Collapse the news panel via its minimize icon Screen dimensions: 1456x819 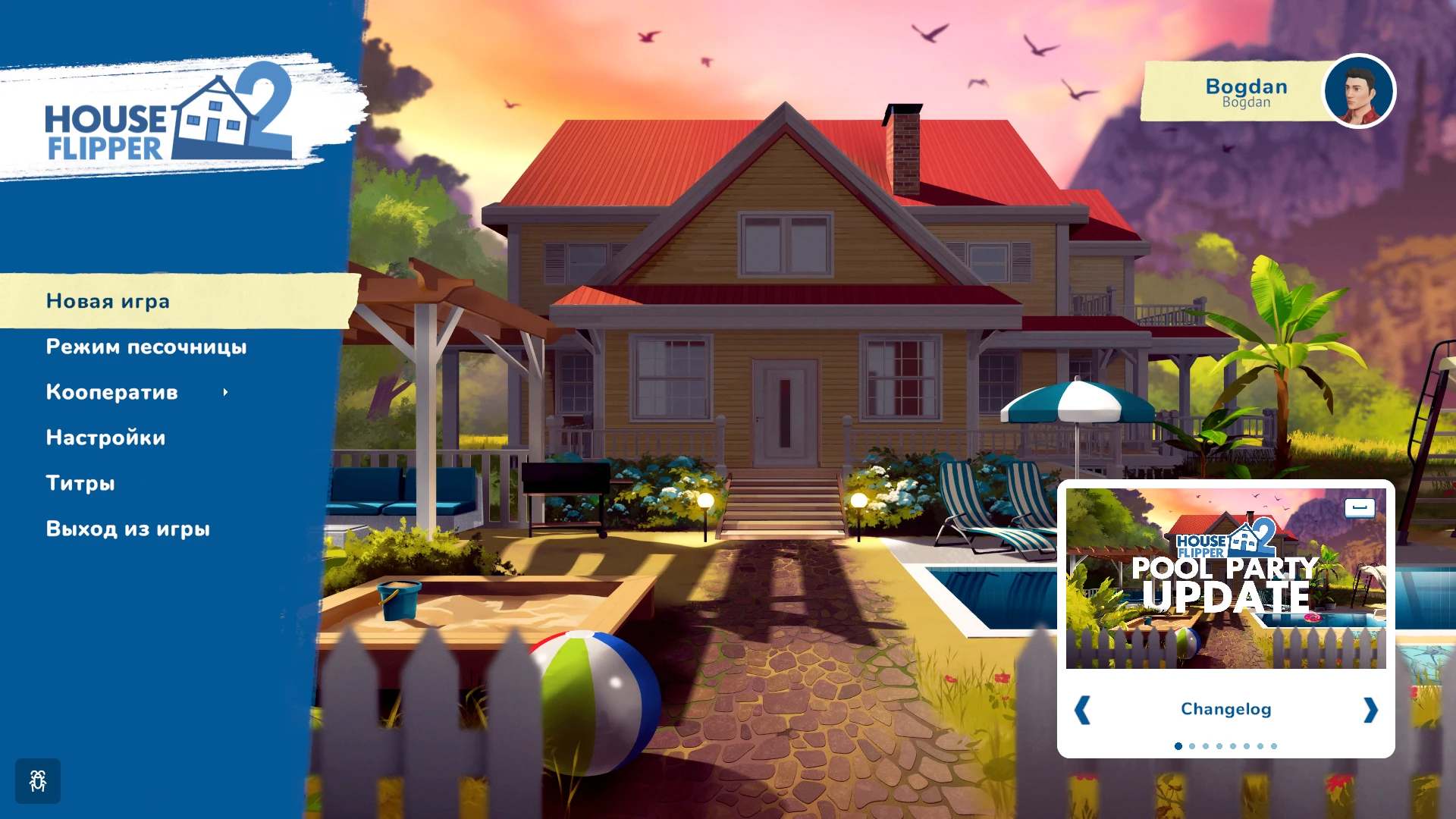[x=1360, y=509]
